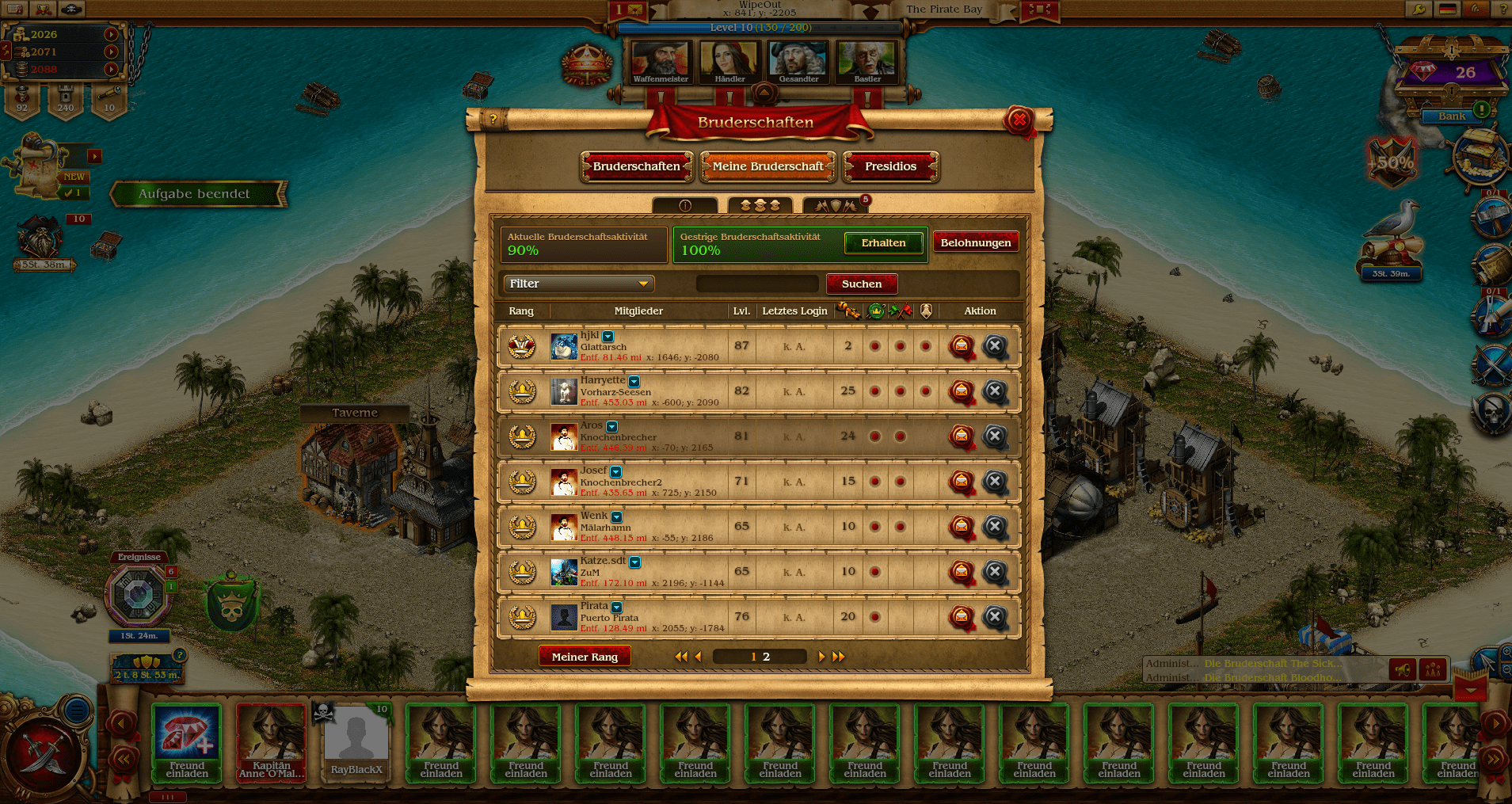Click the Suchen search button

point(861,284)
